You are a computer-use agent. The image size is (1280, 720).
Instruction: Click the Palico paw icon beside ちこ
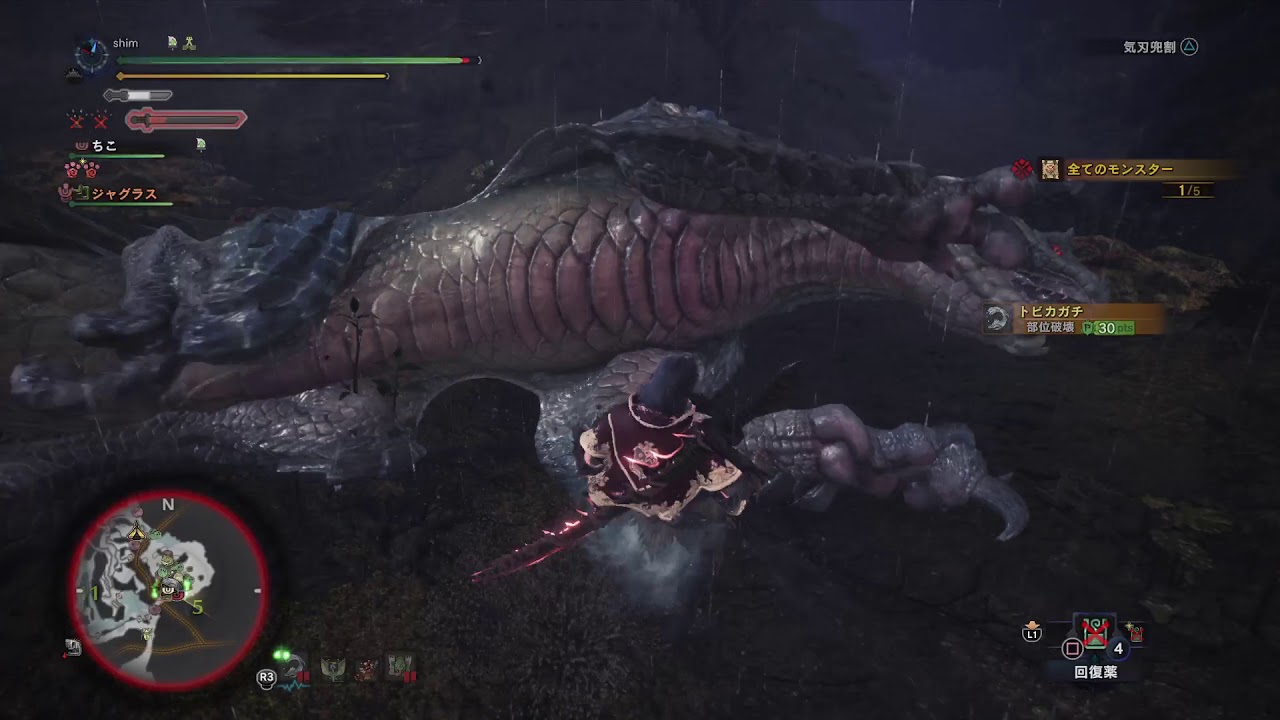80,144
